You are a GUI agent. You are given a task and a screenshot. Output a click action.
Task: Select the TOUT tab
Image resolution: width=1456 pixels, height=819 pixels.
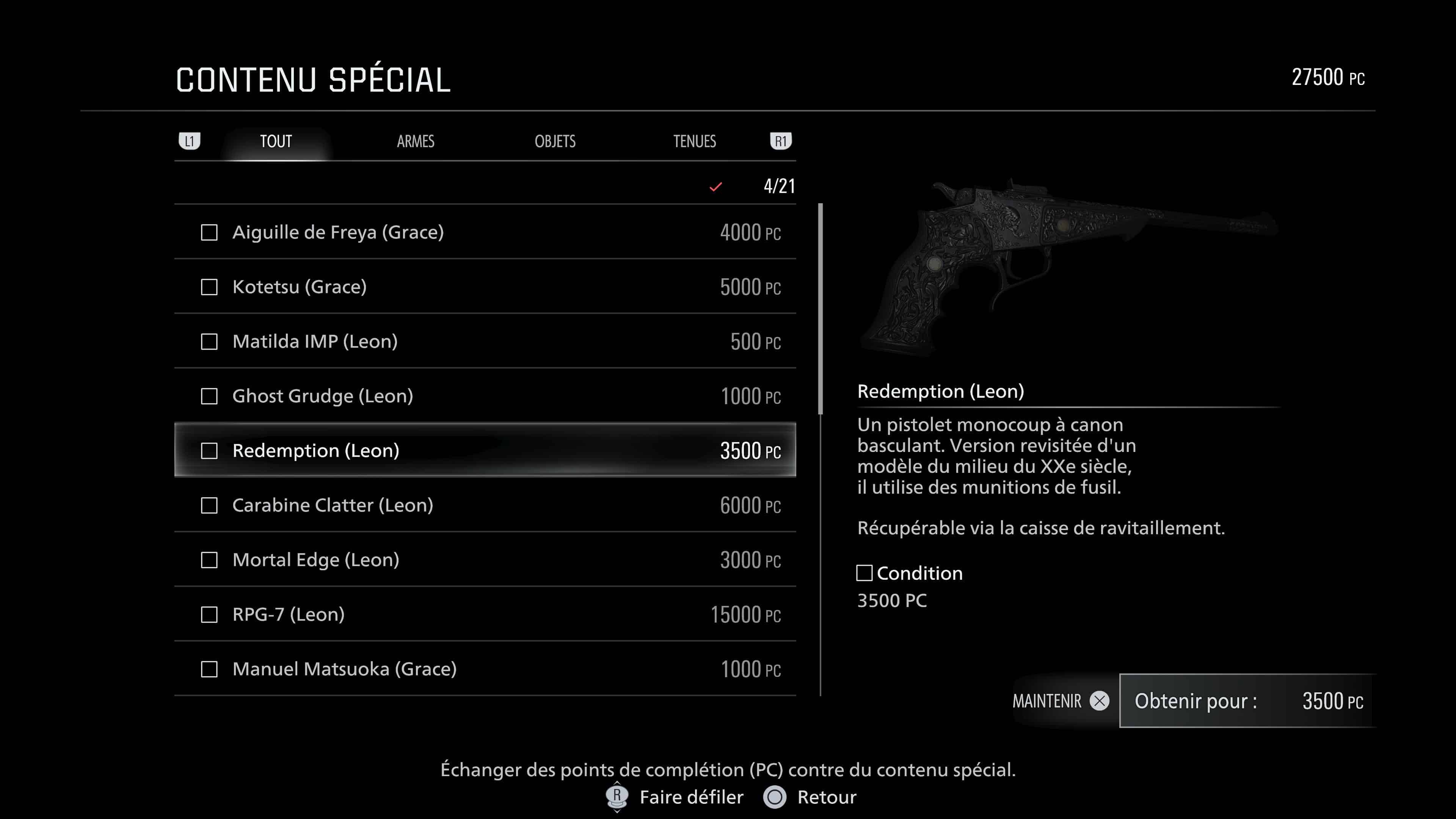[276, 141]
